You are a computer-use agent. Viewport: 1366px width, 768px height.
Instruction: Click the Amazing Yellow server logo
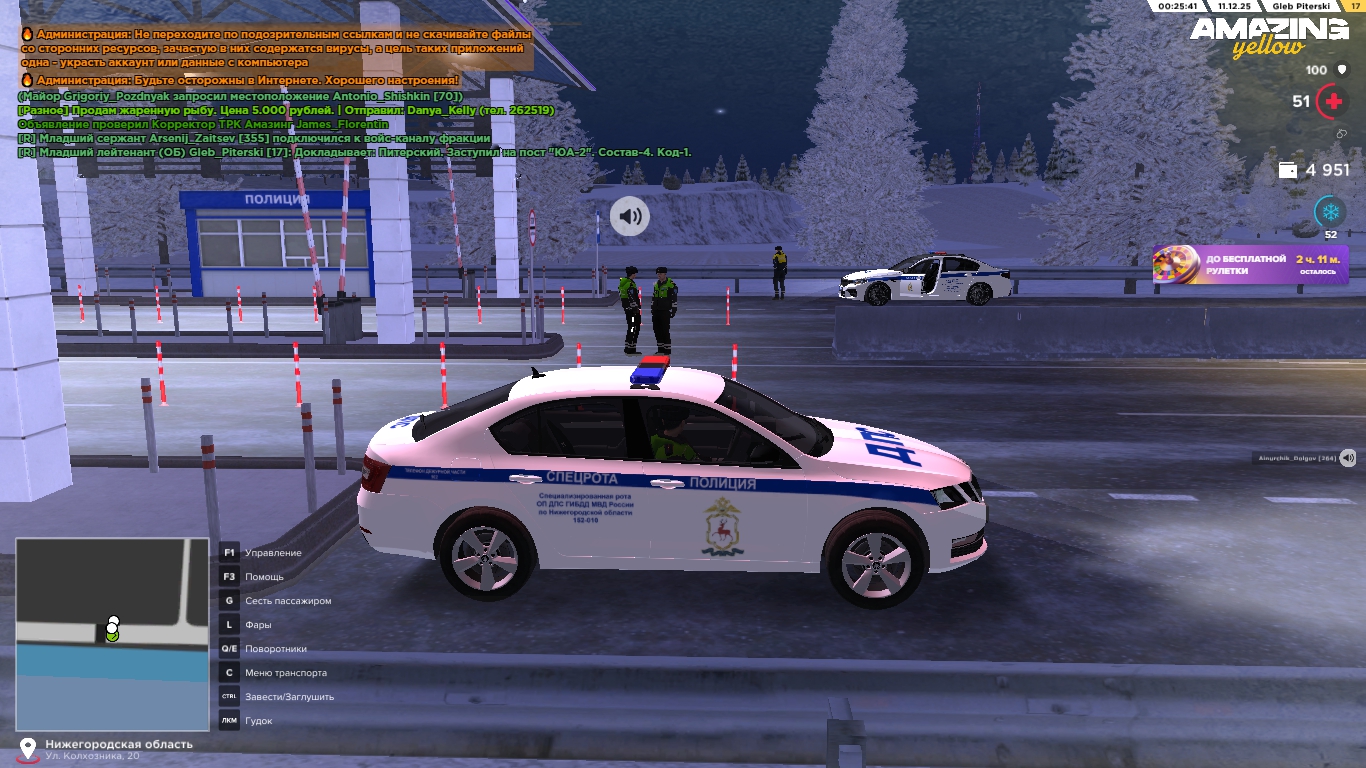pos(1268,36)
